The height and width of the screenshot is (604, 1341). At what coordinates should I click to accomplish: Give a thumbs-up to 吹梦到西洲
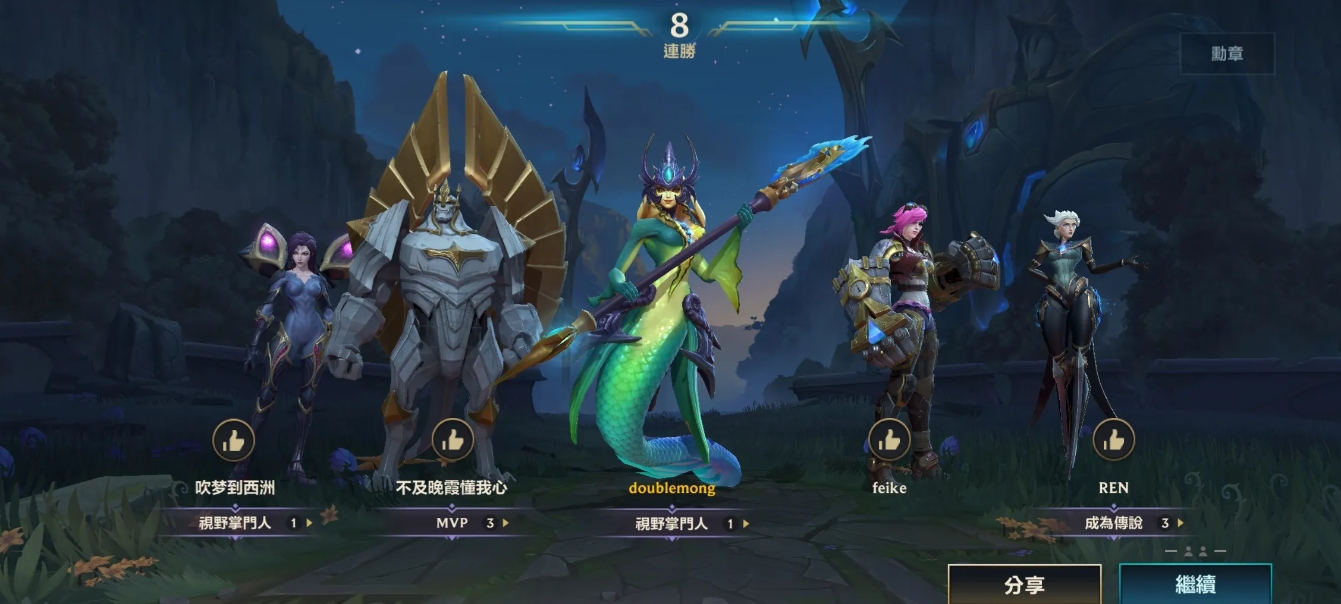tap(234, 440)
